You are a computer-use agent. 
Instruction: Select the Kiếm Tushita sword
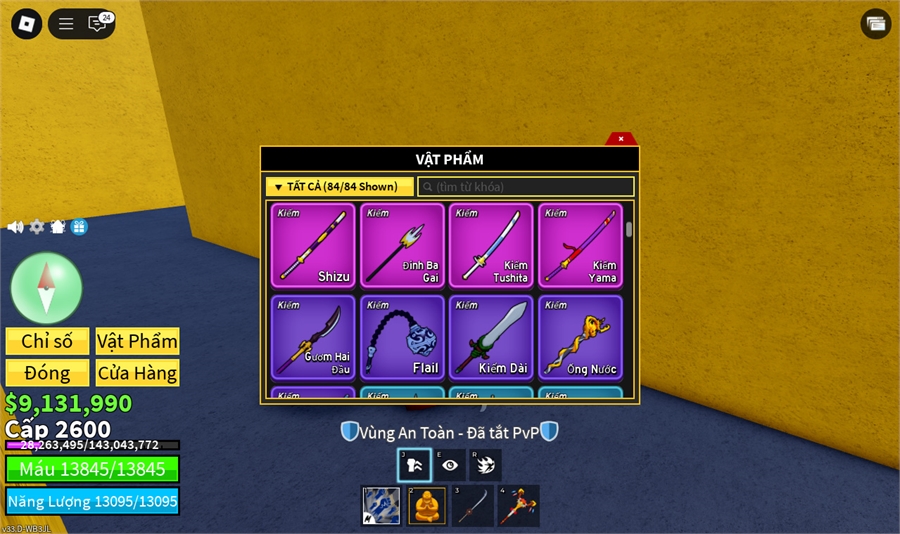click(491, 245)
